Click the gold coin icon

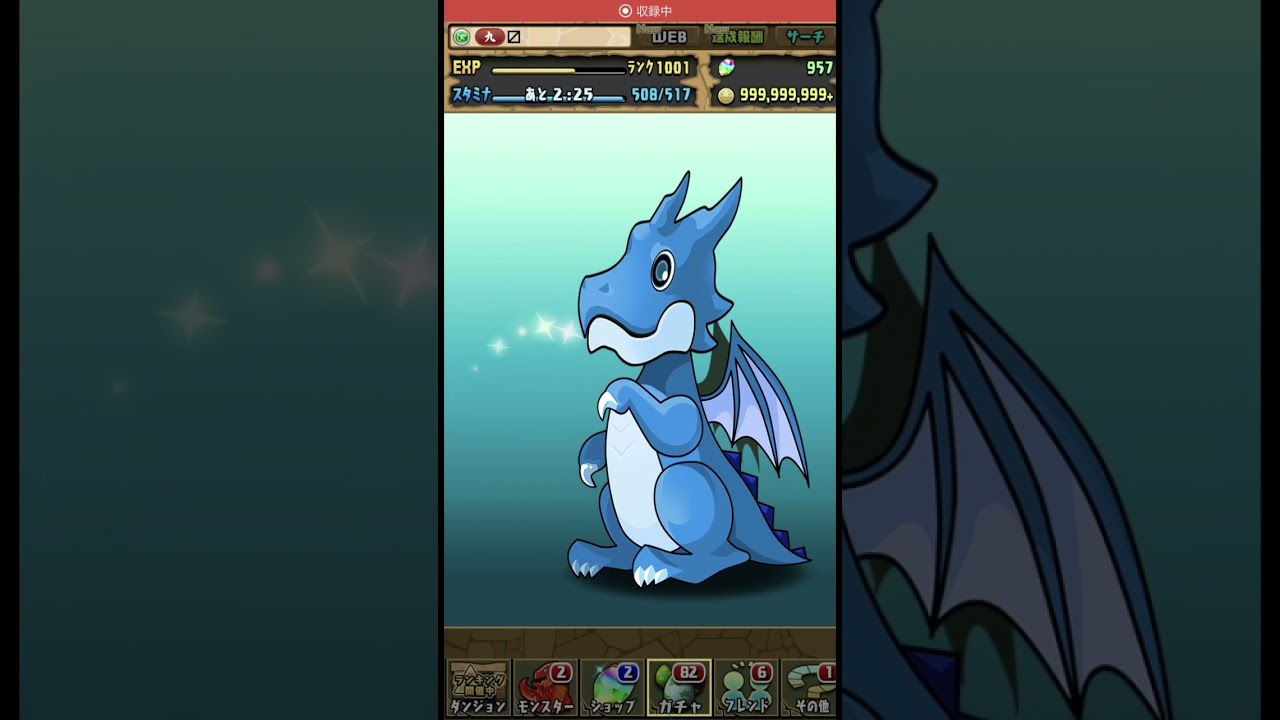click(x=726, y=95)
